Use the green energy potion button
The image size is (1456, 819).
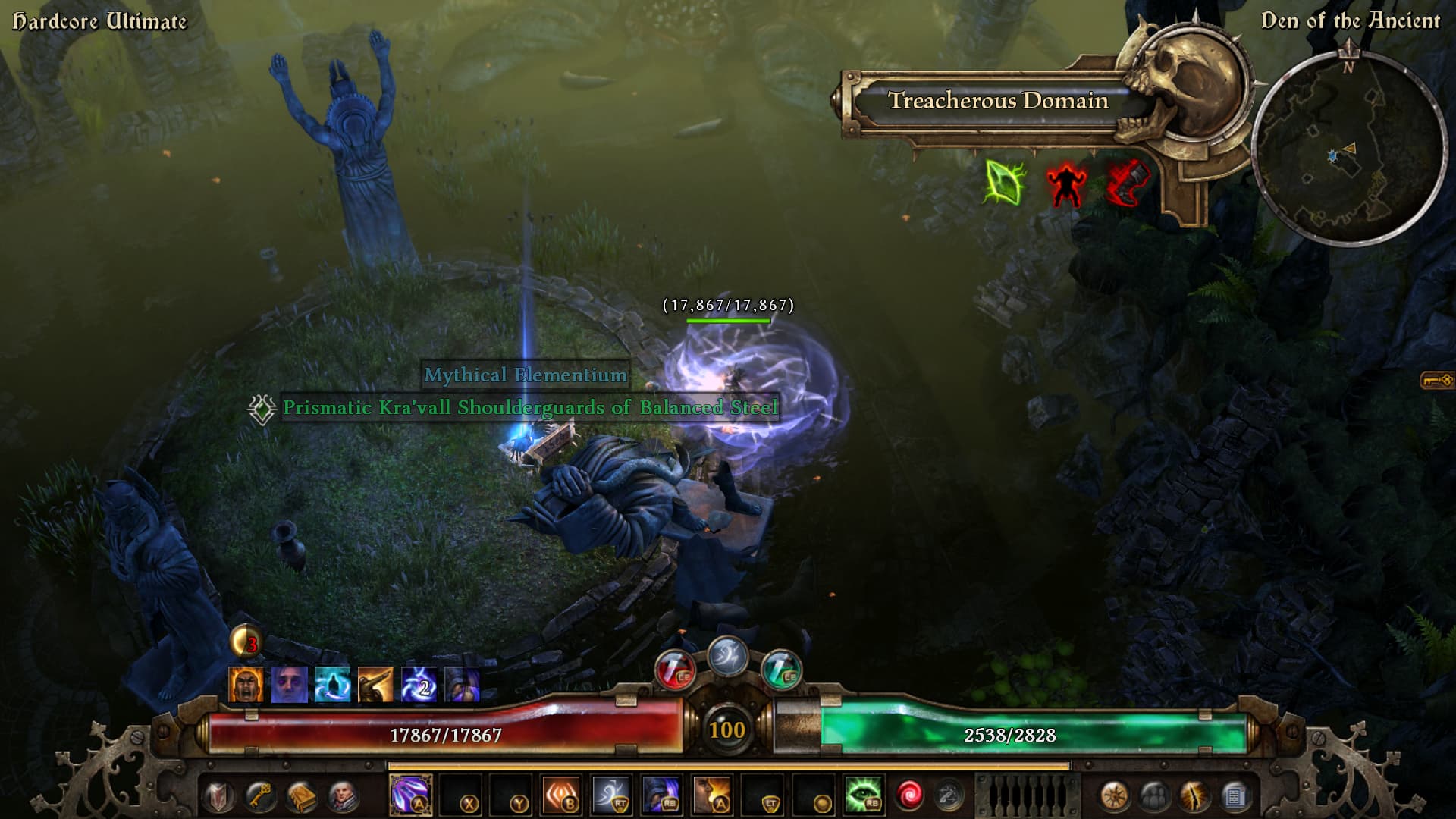coord(781,670)
